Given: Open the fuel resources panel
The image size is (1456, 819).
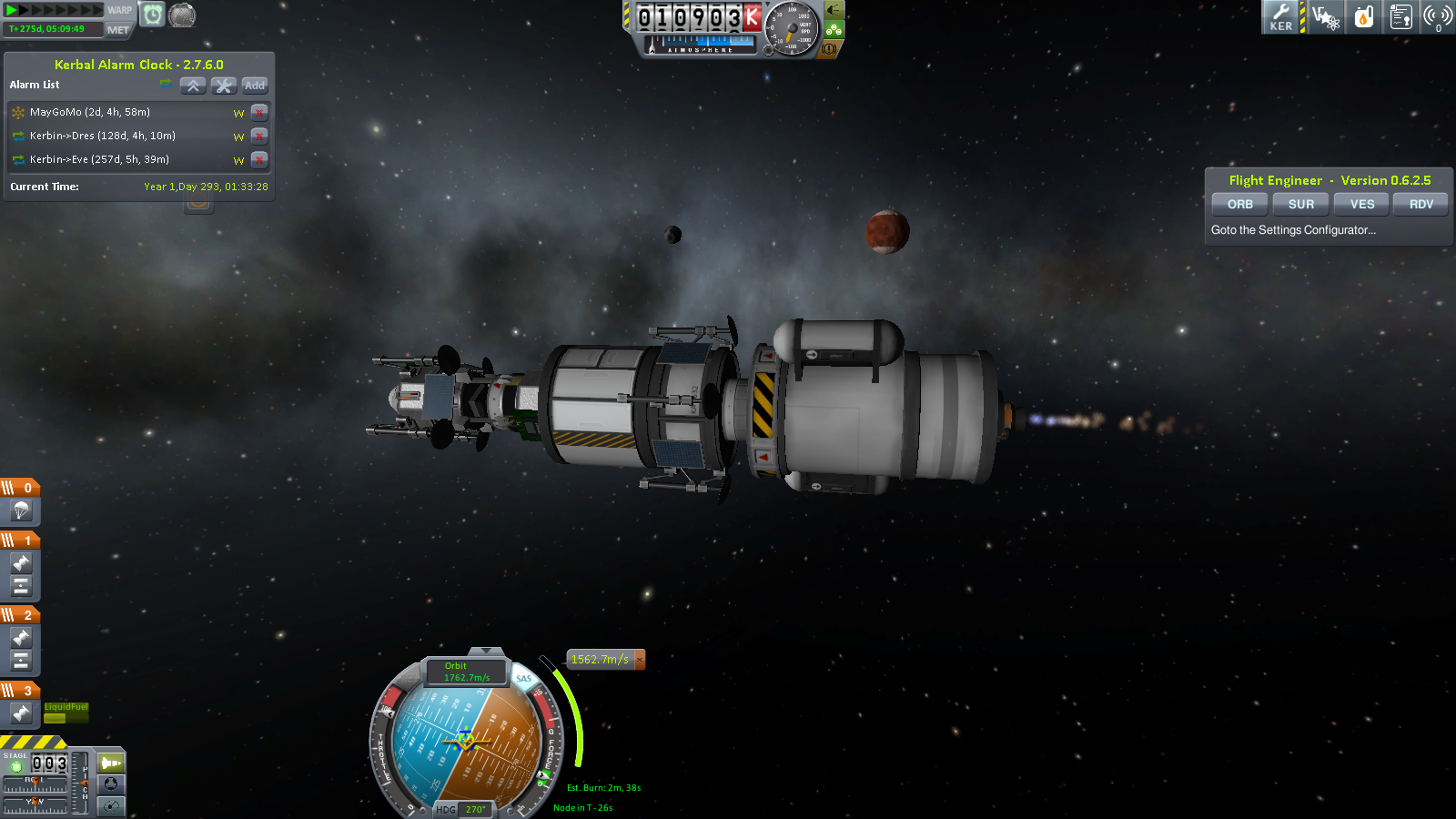Looking at the screenshot, I should pos(1363,16).
